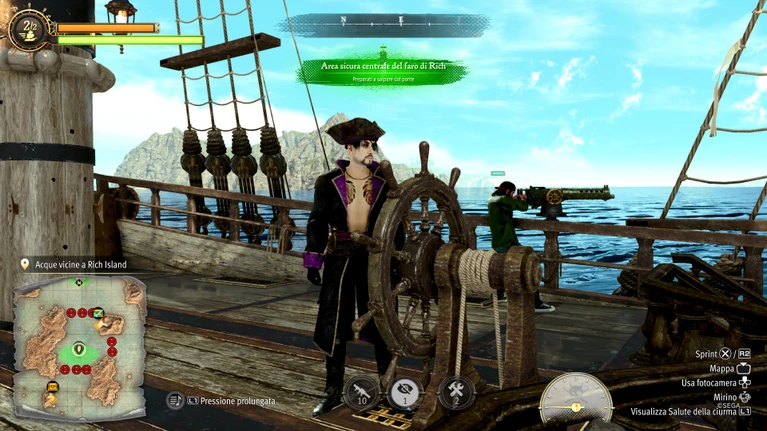Click the music notes list icon

[x=175, y=400]
